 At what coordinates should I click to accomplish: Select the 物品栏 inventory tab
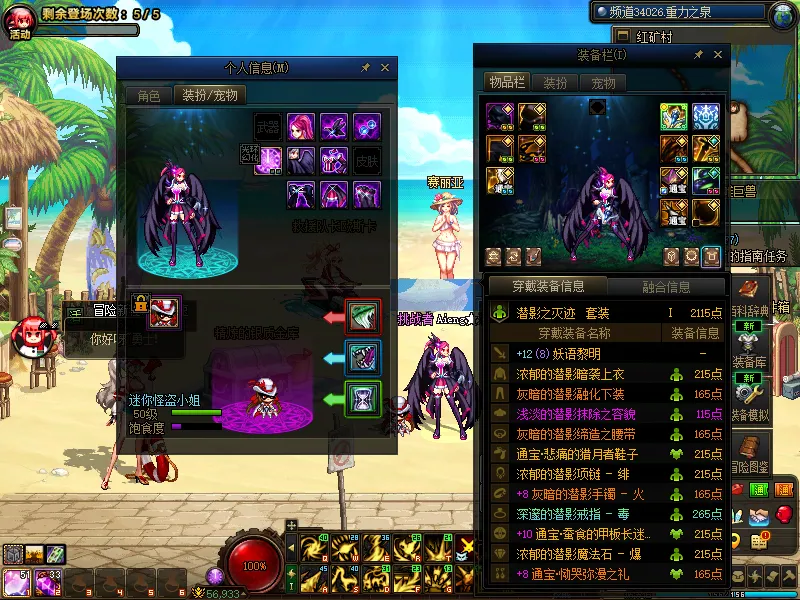pos(506,83)
